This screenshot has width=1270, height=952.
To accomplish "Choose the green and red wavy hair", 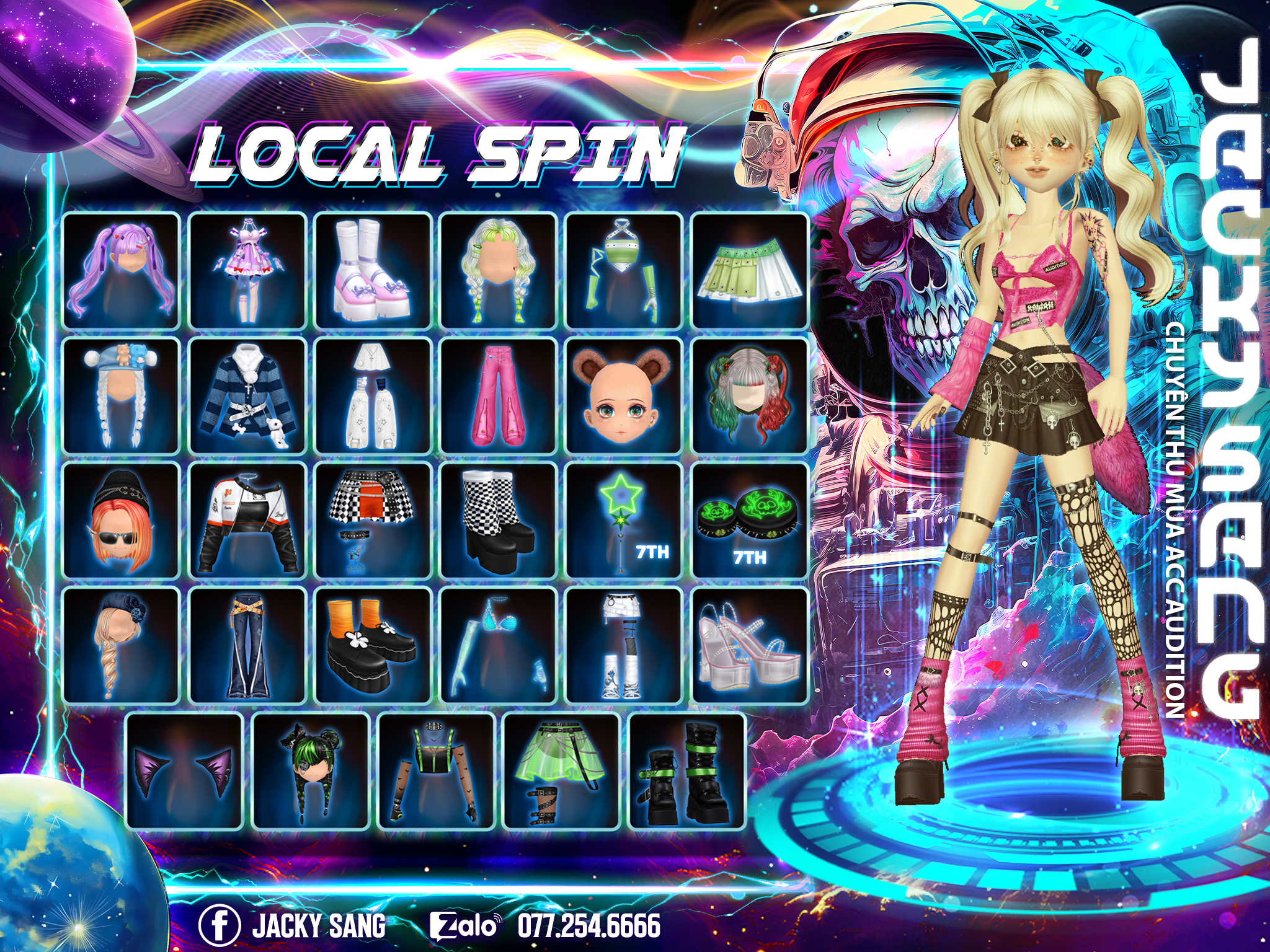I will (750, 396).
